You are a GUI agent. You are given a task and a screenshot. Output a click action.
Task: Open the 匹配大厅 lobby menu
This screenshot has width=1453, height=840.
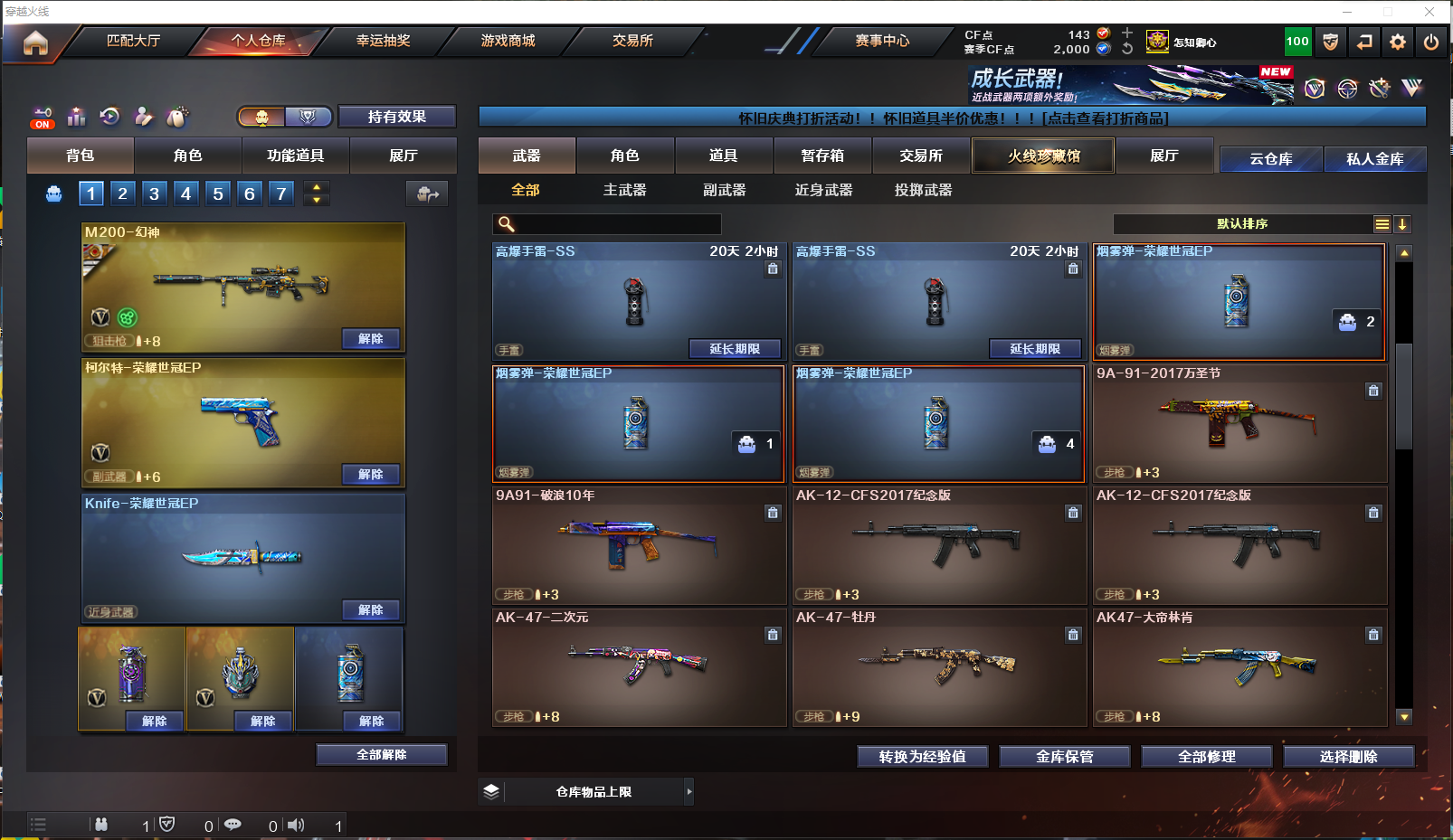pos(133,41)
